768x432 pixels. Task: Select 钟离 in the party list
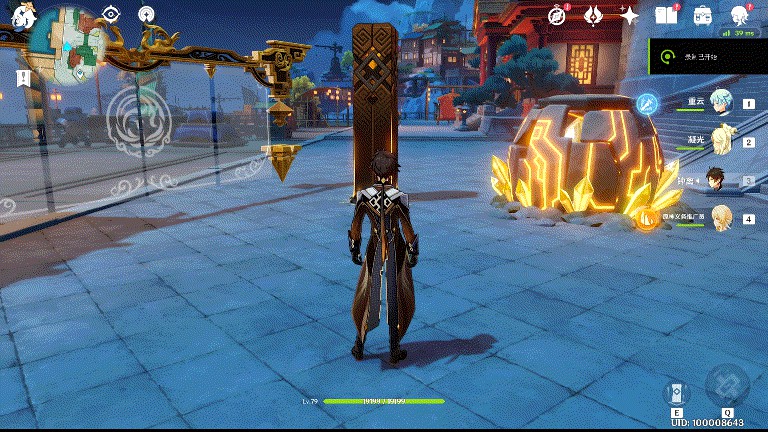pos(717,180)
